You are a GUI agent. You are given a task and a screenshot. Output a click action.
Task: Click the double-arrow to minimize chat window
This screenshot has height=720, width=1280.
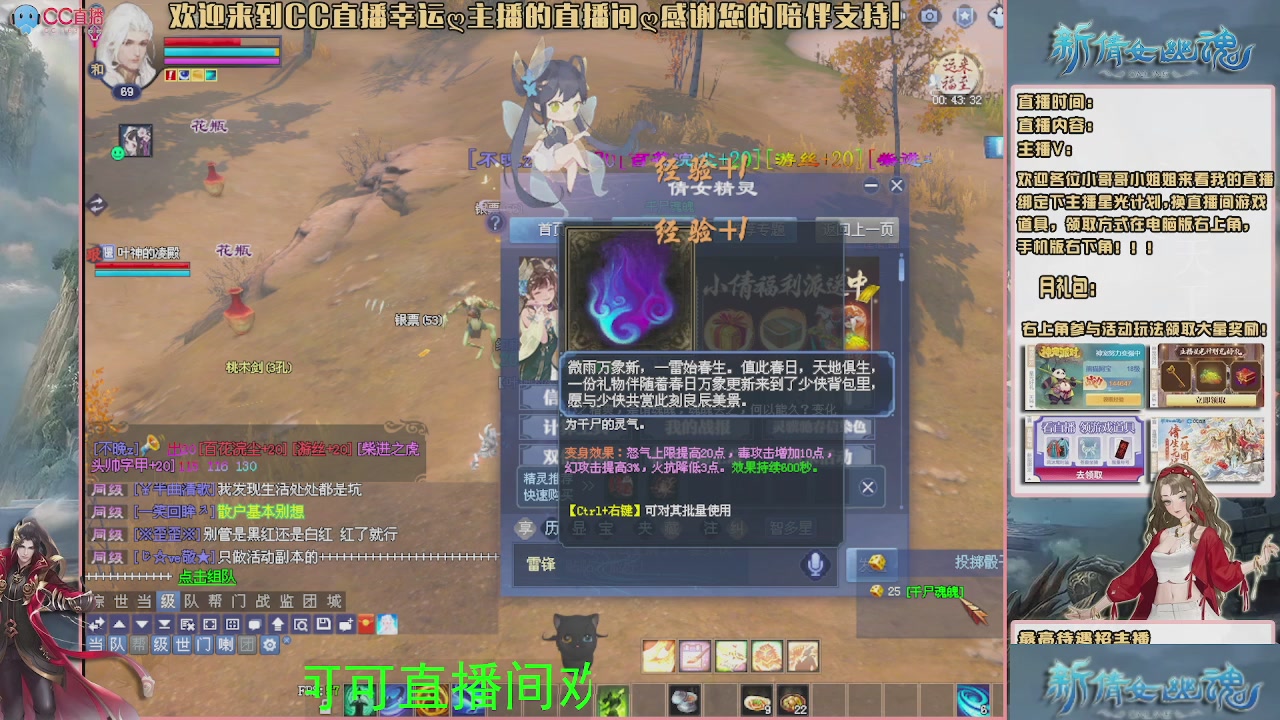click(x=98, y=624)
